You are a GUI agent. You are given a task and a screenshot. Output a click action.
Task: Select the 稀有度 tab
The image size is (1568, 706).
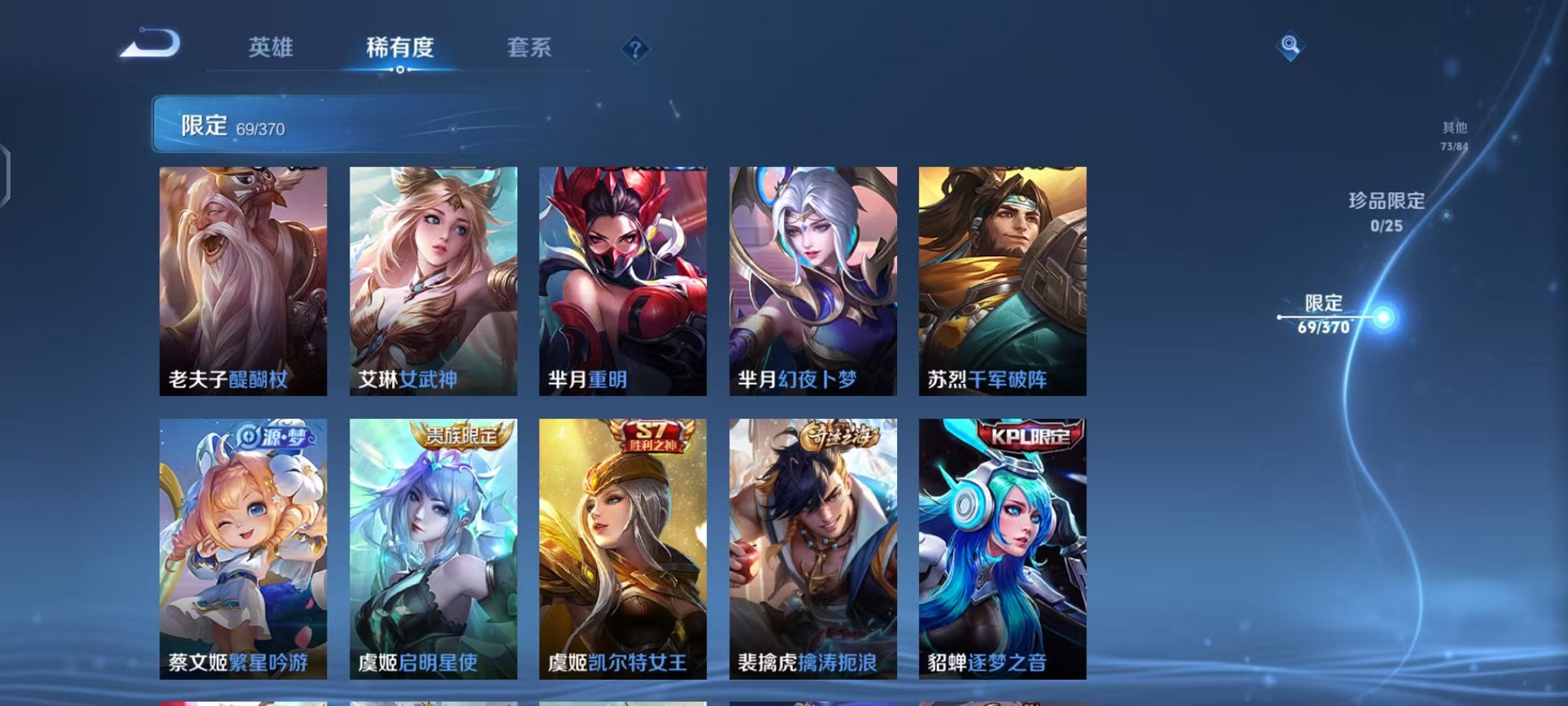[x=400, y=48]
